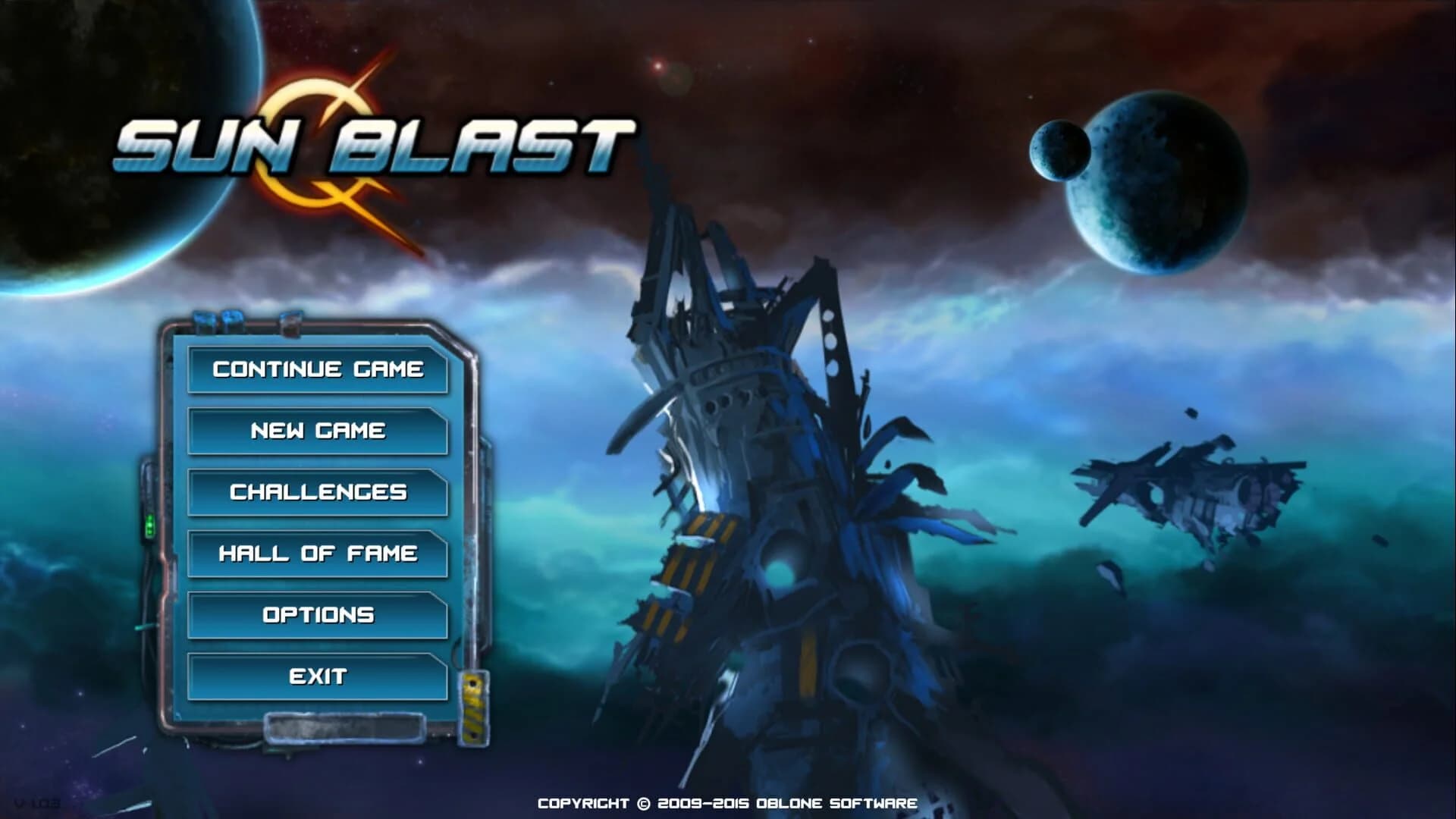The width and height of the screenshot is (1456, 819).
Task: Open 'Options'
Action: 317,616
